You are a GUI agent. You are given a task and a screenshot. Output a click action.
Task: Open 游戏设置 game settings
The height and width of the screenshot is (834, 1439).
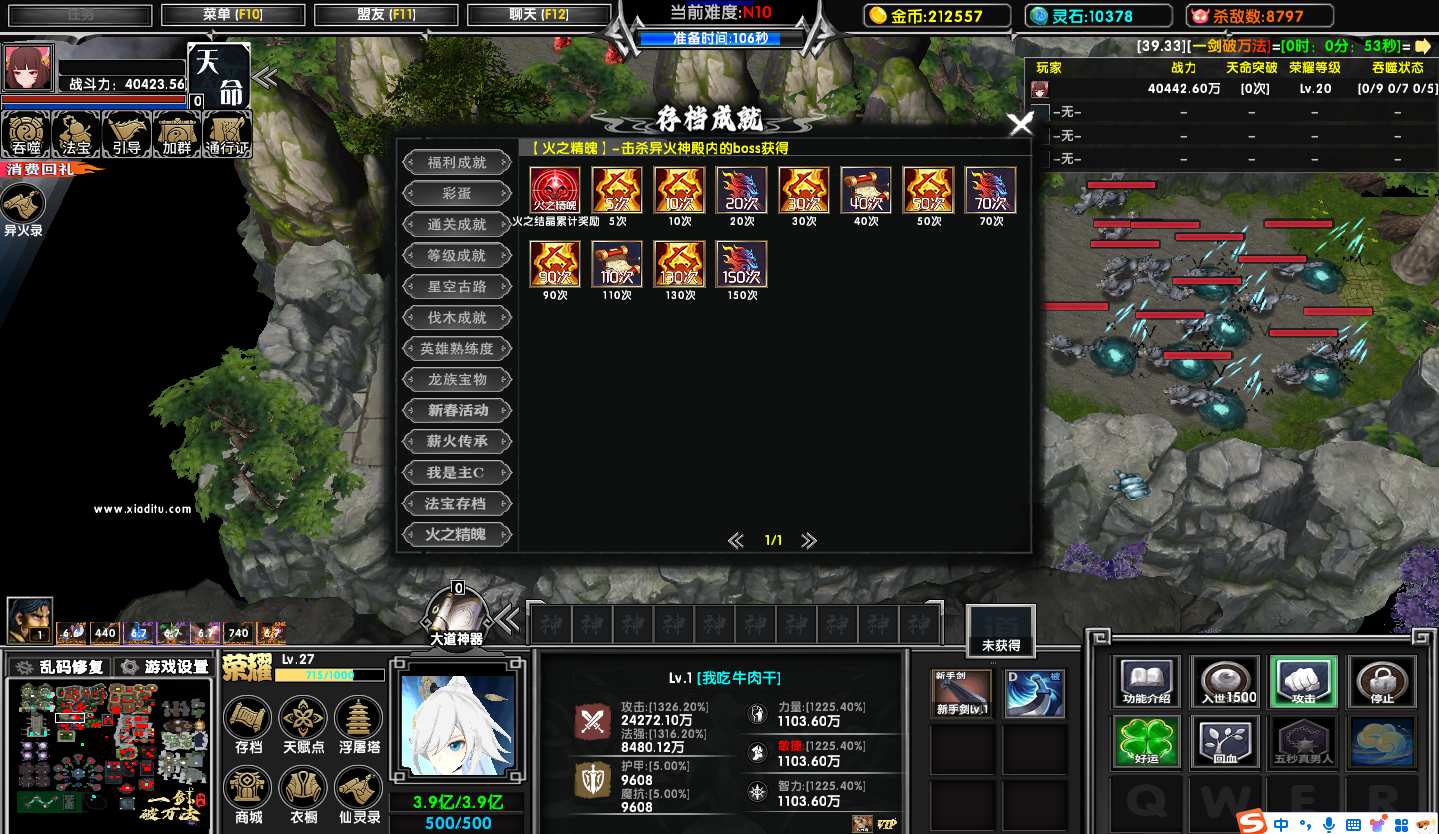[x=165, y=667]
